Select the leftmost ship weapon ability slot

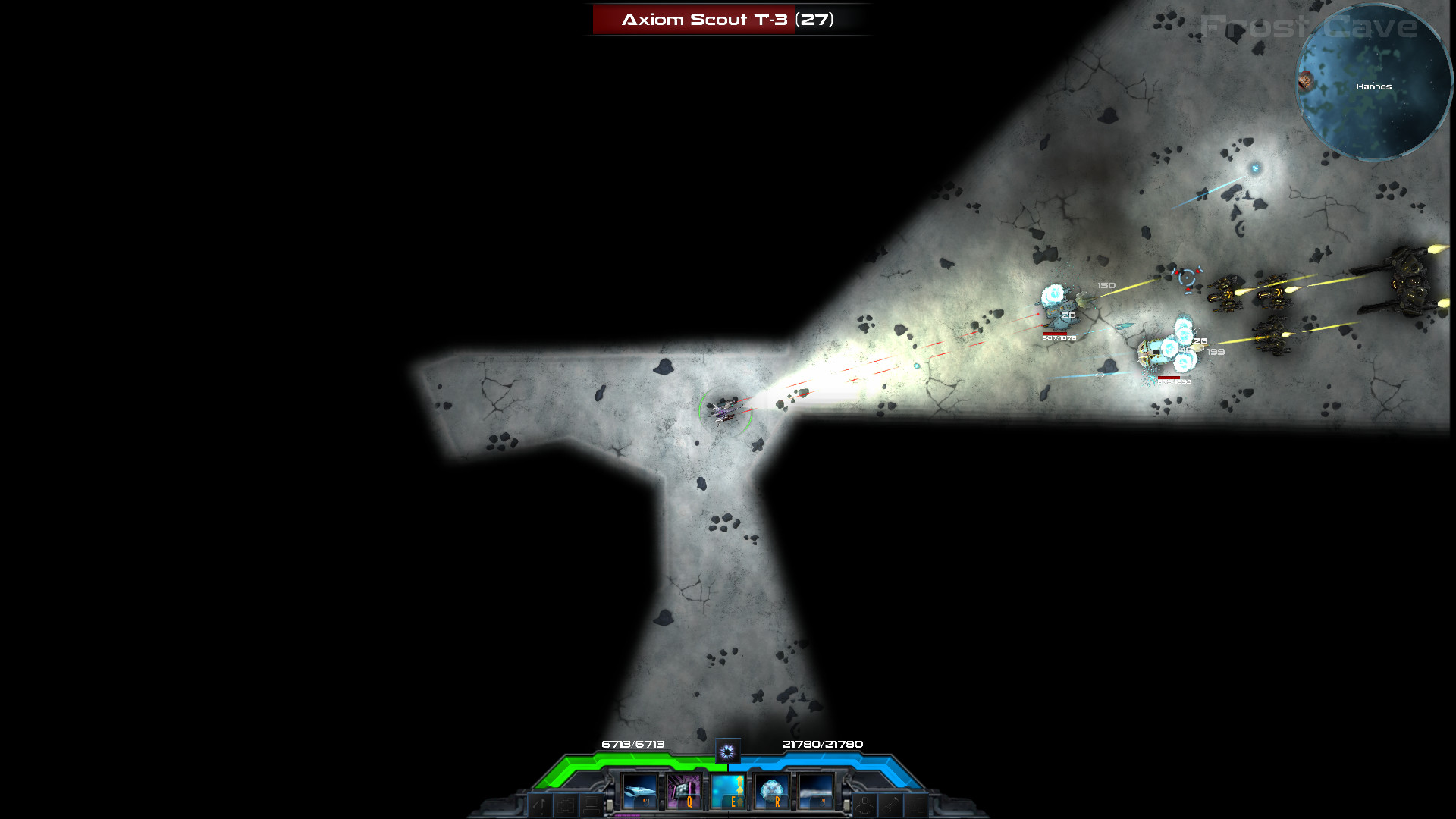[x=639, y=792]
